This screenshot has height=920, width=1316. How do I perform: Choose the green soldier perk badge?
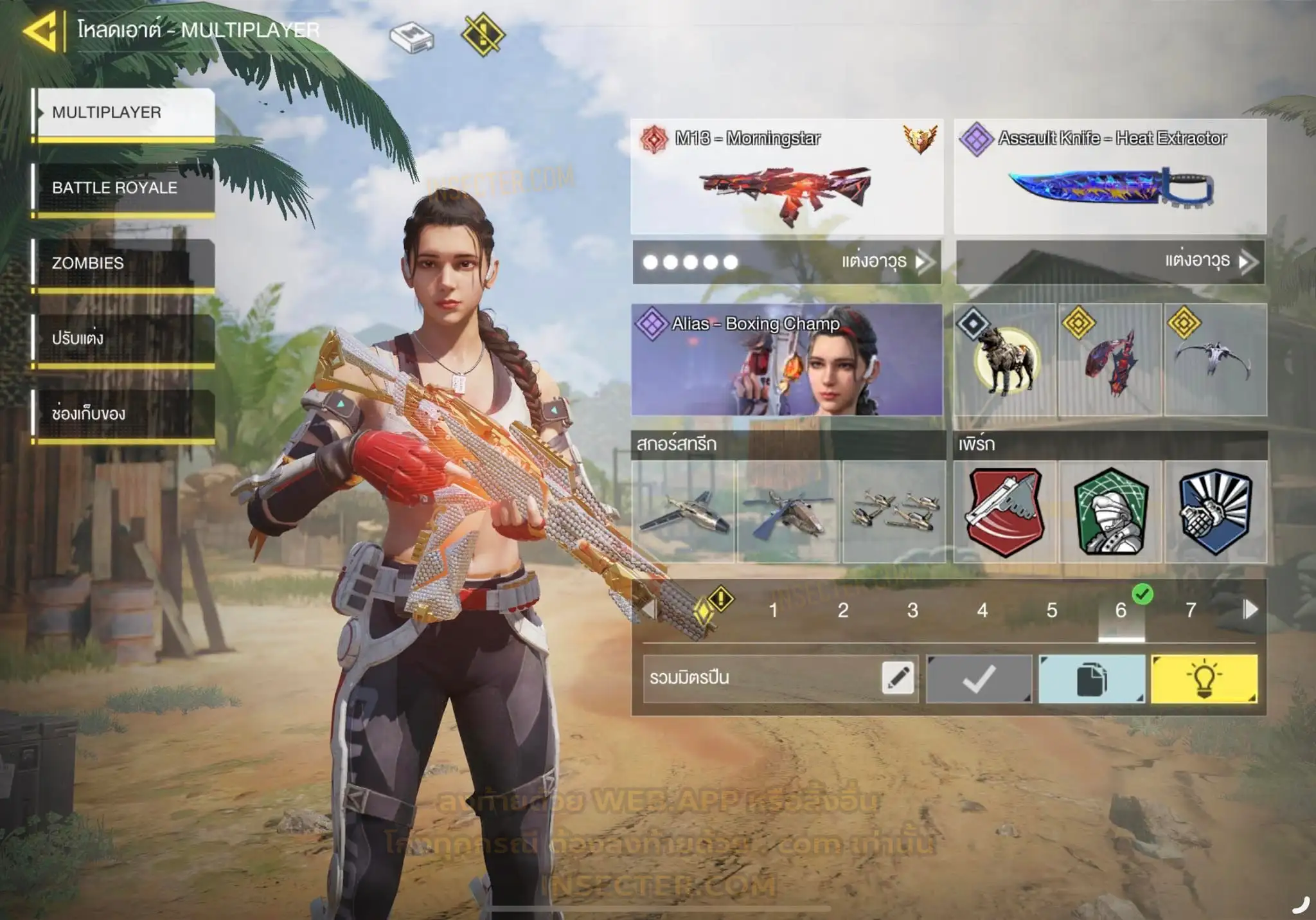point(1110,512)
